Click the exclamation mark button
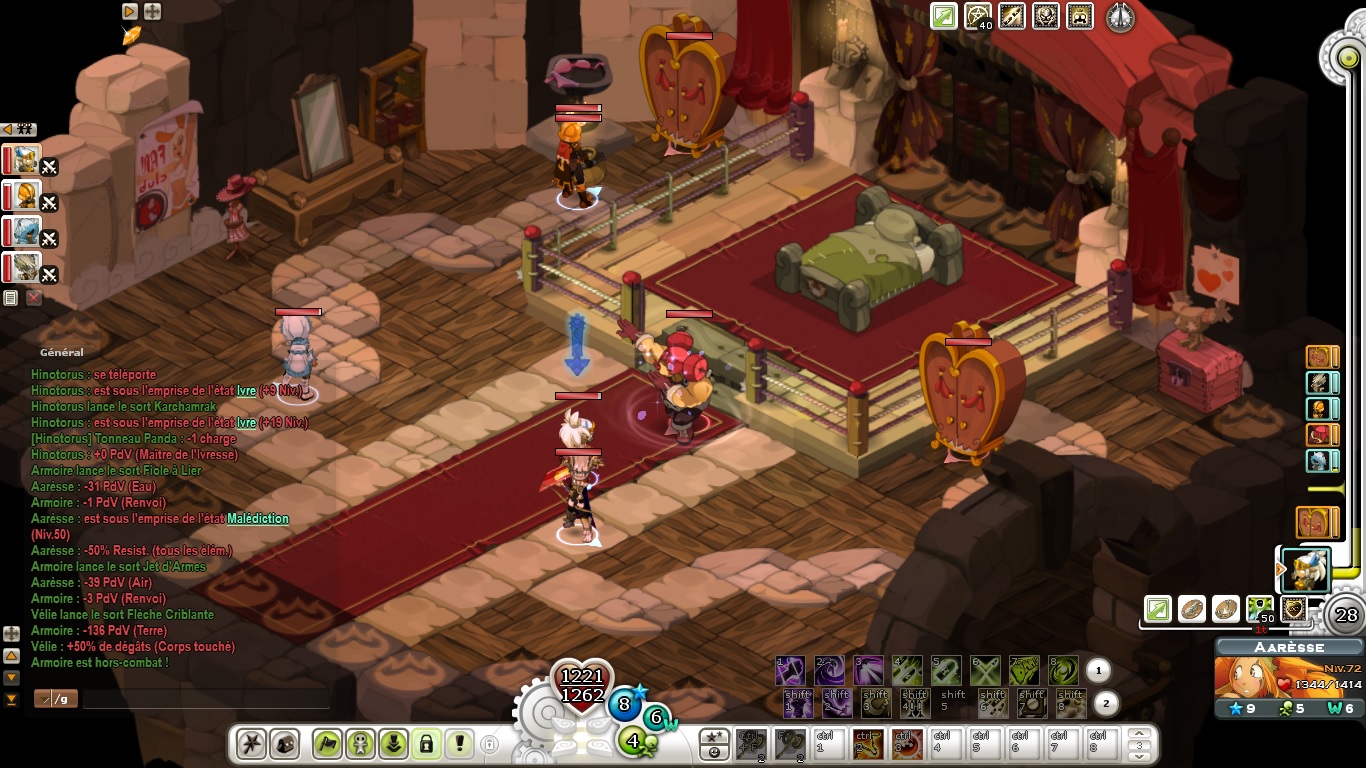This screenshot has height=768, width=1366. [x=459, y=744]
